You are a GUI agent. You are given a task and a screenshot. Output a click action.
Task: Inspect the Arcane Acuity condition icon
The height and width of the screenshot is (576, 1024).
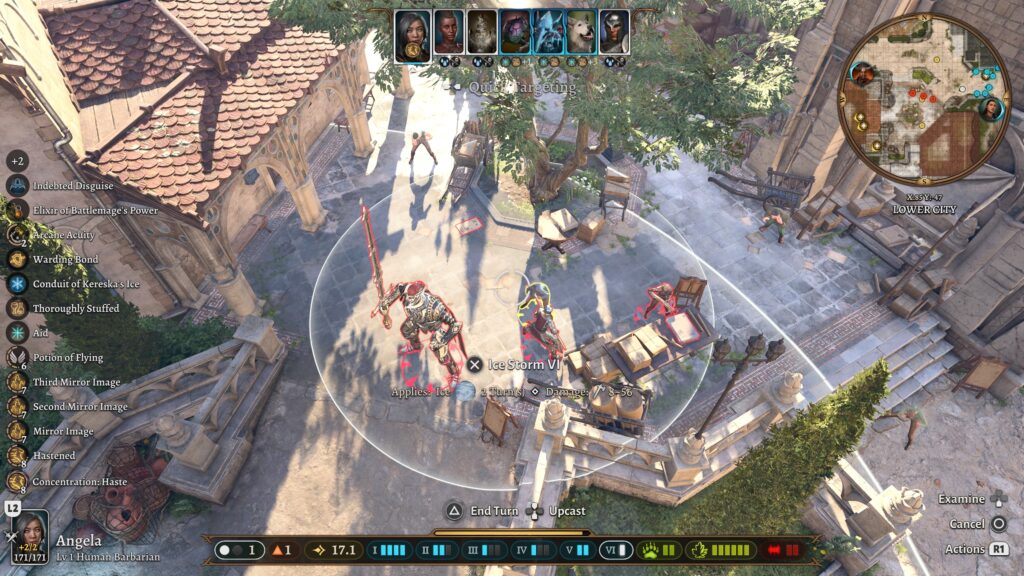(x=17, y=234)
